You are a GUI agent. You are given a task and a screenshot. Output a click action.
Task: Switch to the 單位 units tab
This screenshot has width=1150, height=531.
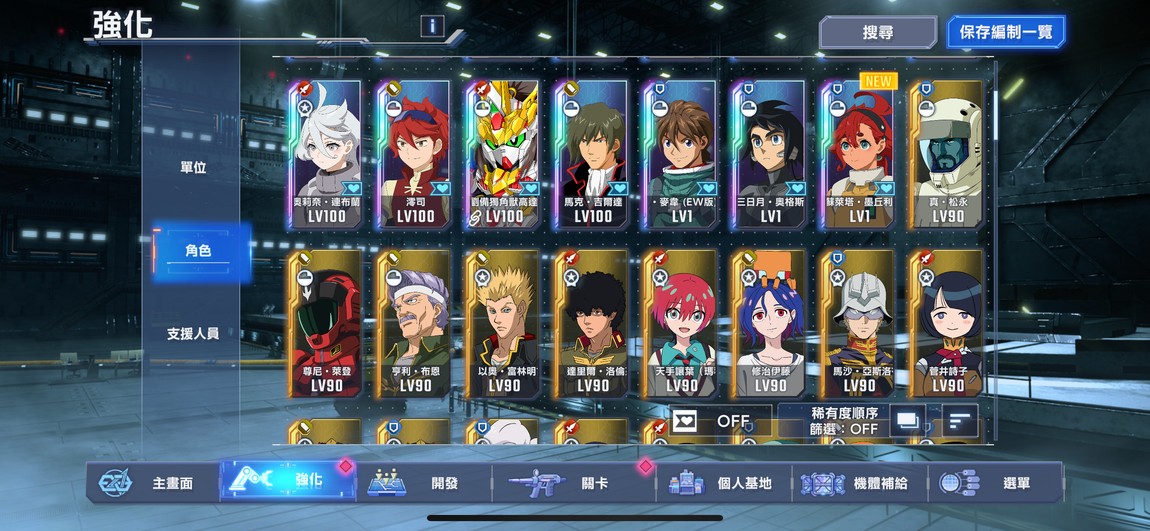pos(193,168)
